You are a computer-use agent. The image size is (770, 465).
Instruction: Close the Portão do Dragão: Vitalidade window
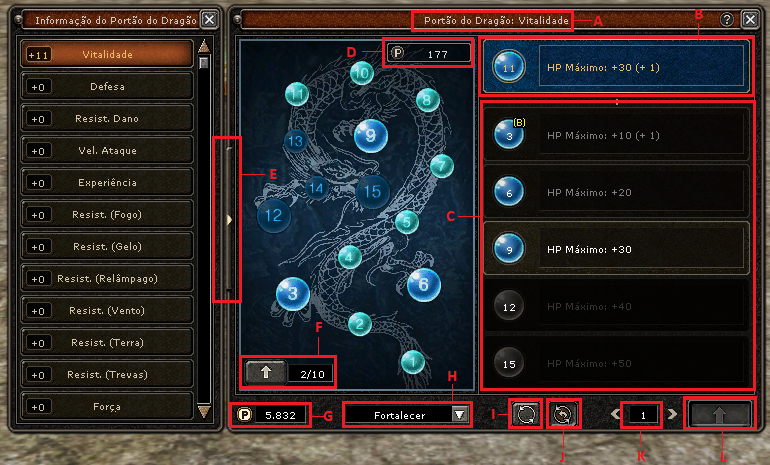click(747, 19)
